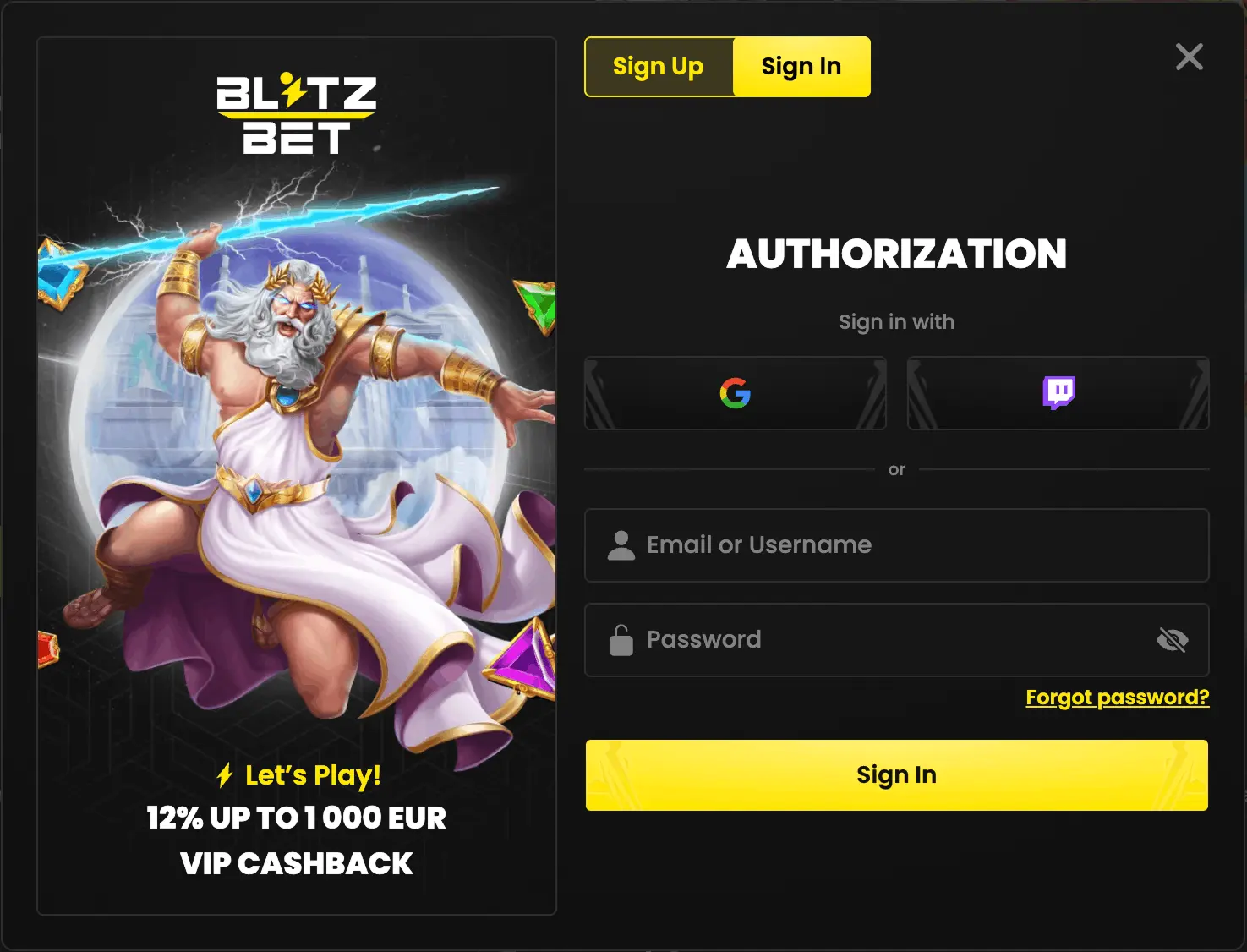Click the padlock icon in Password field
The image size is (1247, 952).
(621, 640)
